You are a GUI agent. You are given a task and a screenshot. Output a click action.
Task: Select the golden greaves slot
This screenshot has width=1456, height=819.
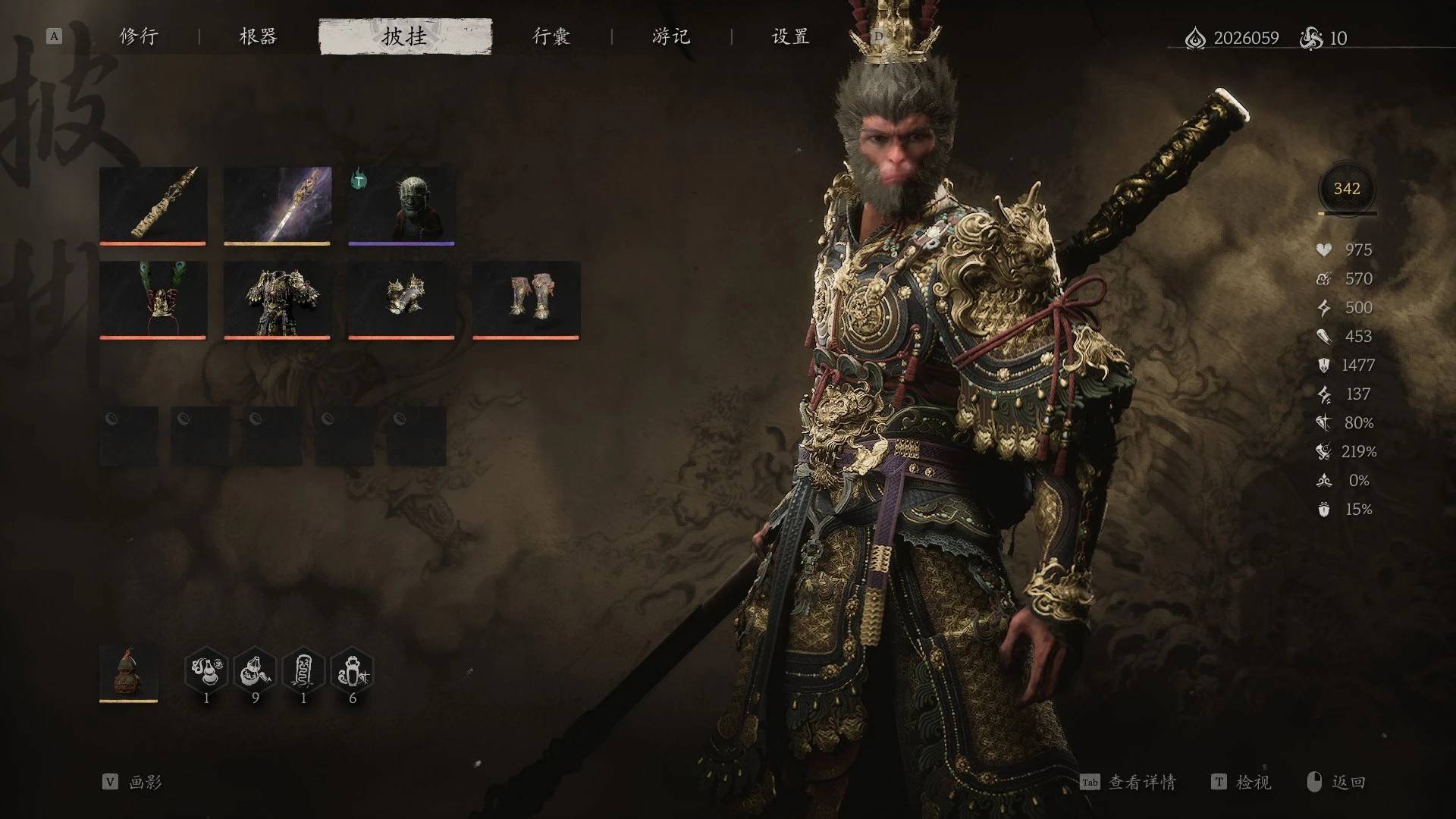click(526, 299)
